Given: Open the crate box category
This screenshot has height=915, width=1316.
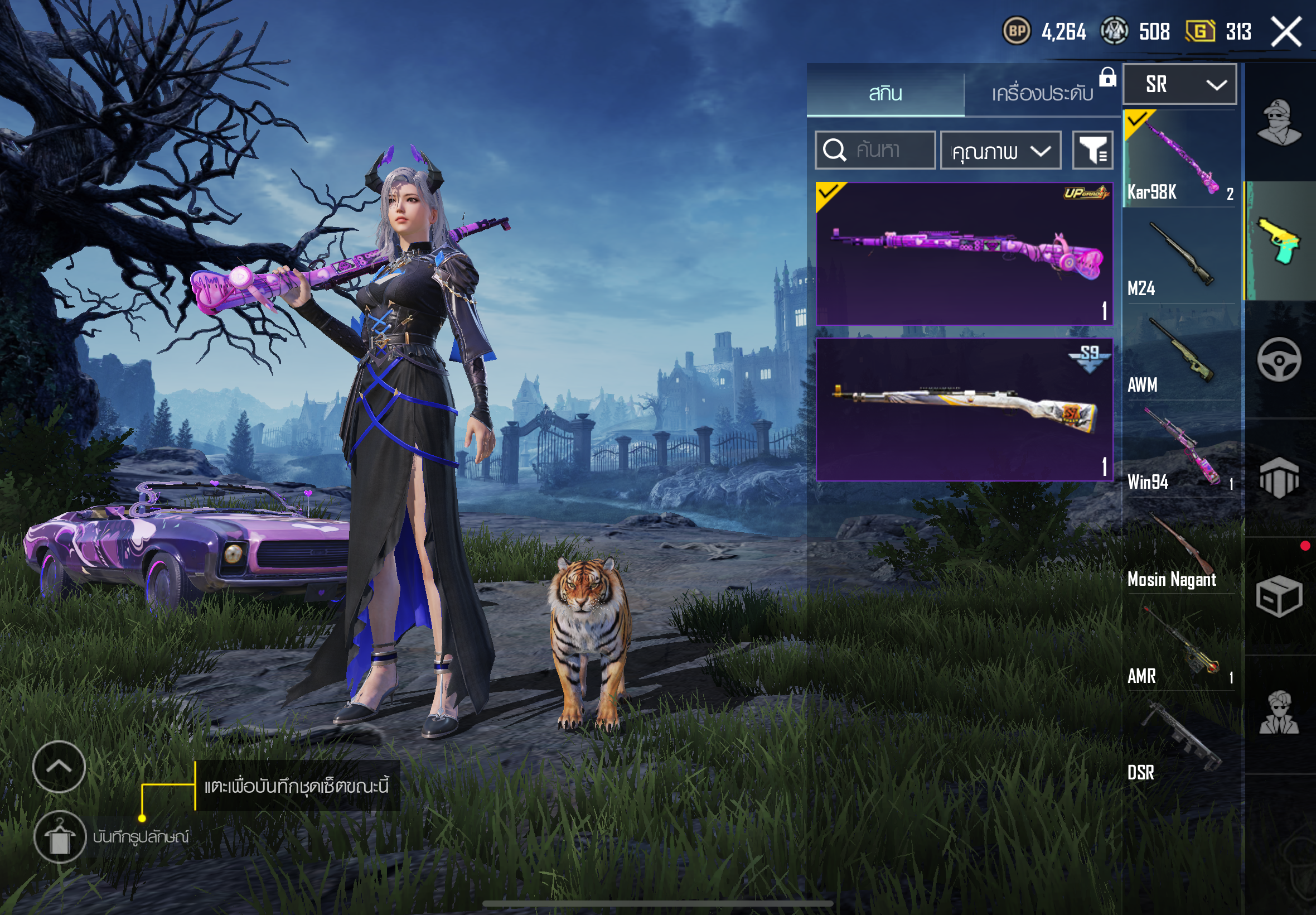Looking at the screenshot, I should pos(1279,596).
